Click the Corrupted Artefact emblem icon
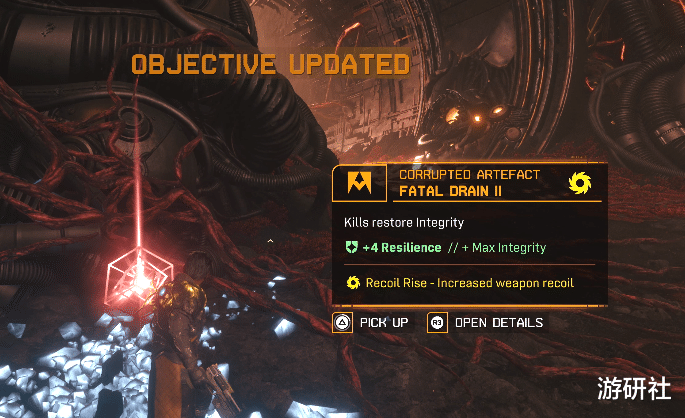This screenshot has height=418, width=685. pyautogui.click(x=357, y=183)
